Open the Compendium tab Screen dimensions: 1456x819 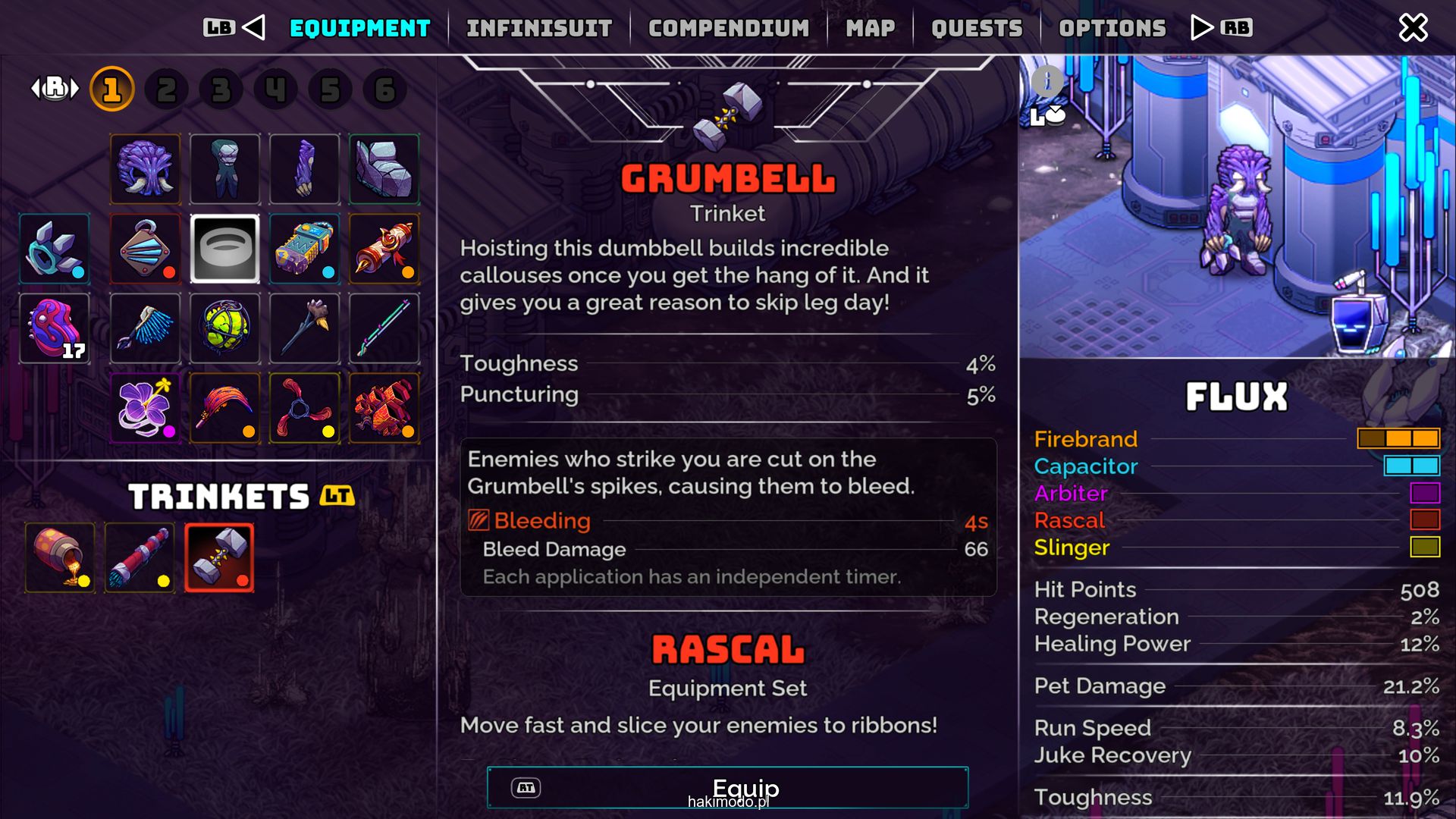[x=728, y=28]
